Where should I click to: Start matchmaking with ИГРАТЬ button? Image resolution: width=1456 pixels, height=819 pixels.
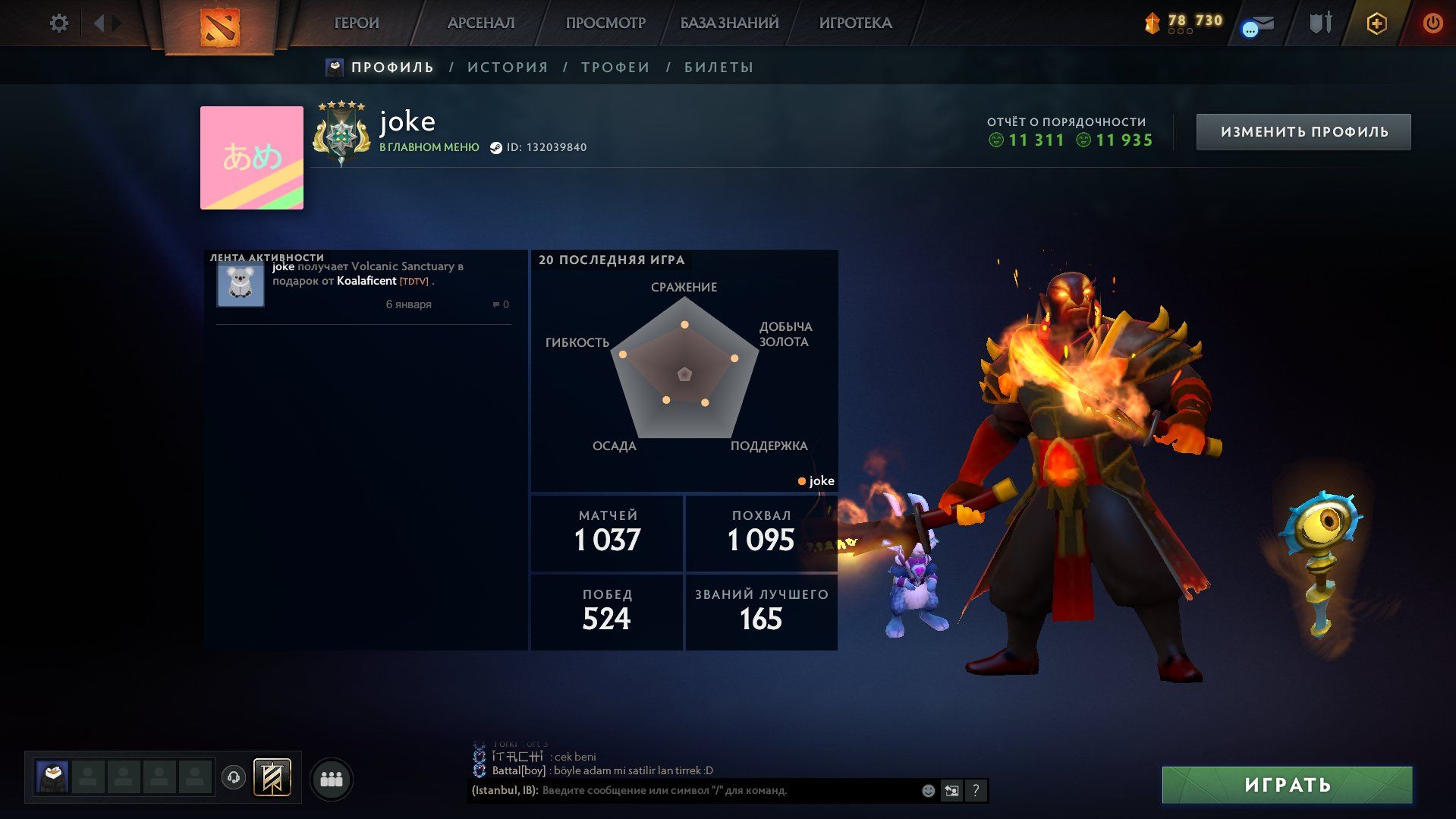(x=1287, y=785)
